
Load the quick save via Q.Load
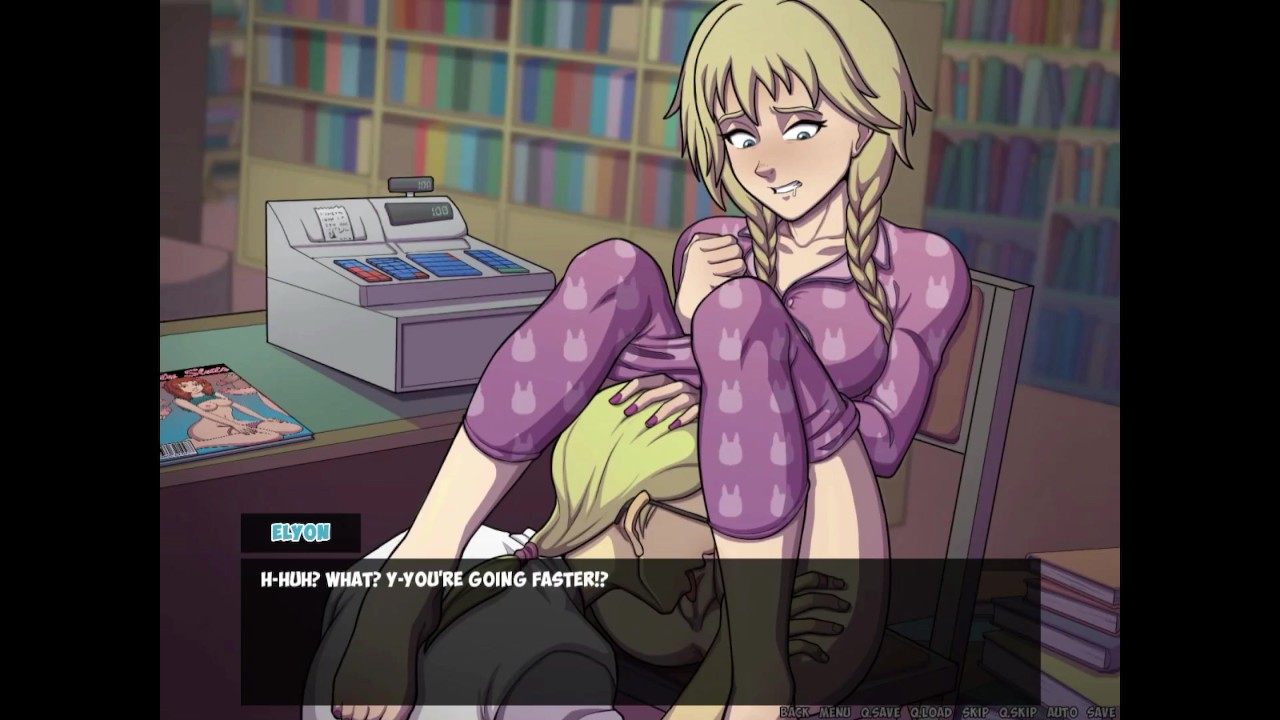click(x=931, y=712)
